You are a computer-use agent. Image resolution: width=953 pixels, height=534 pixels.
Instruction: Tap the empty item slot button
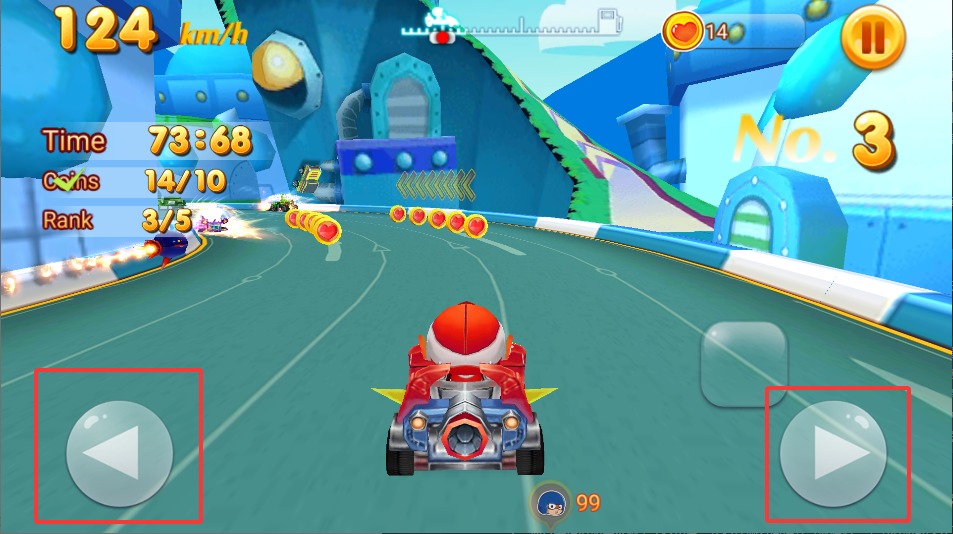pyautogui.click(x=744, y=364)
